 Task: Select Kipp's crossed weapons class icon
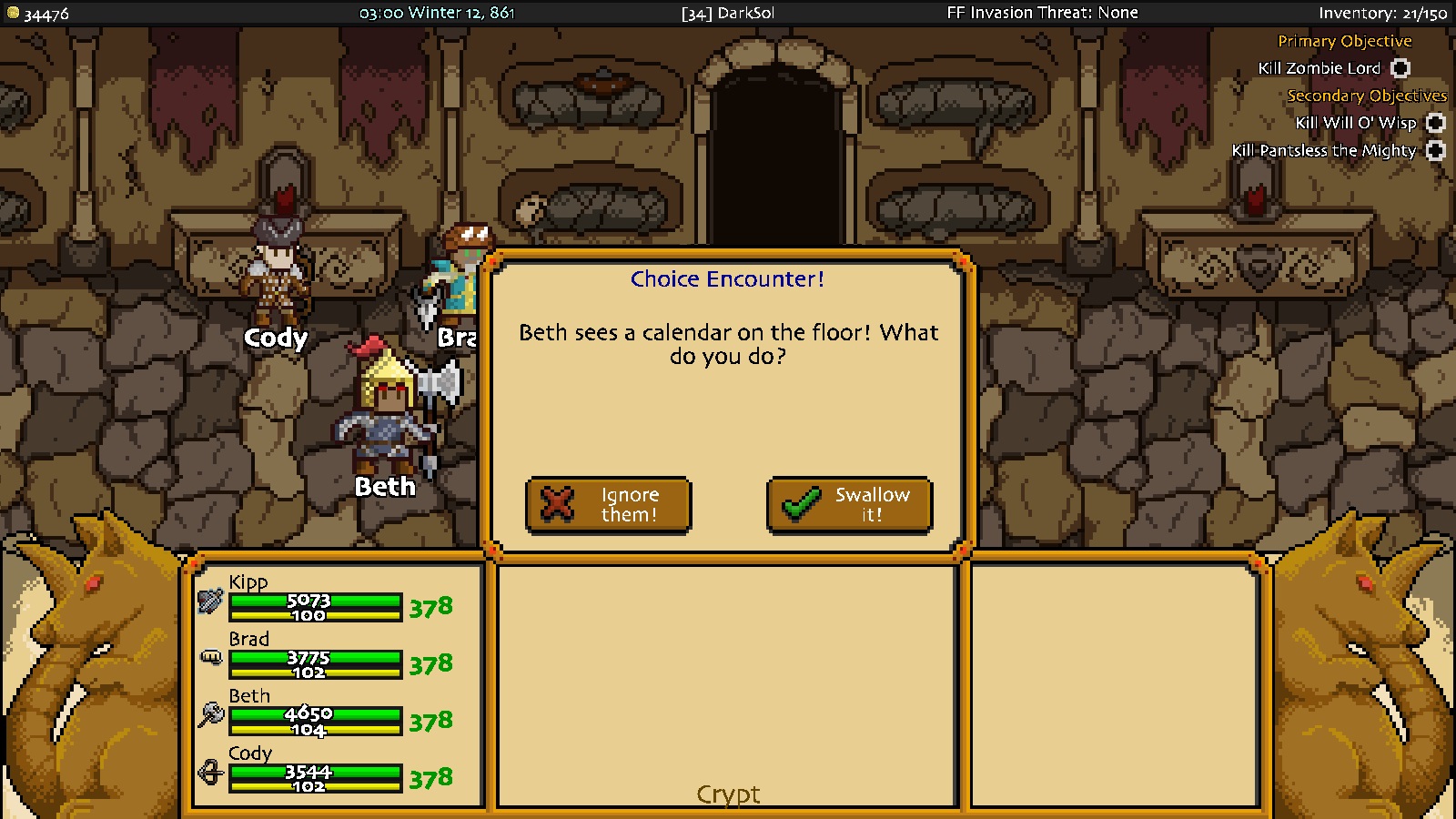click(x=210, y=602)
